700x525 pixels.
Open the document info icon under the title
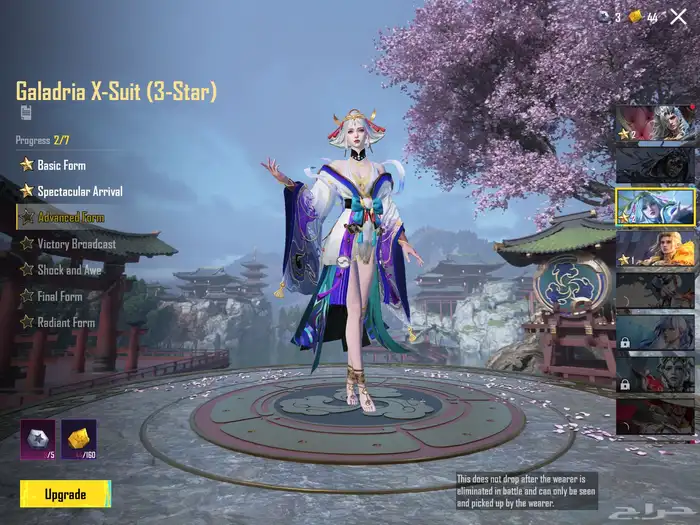point(25,112)
